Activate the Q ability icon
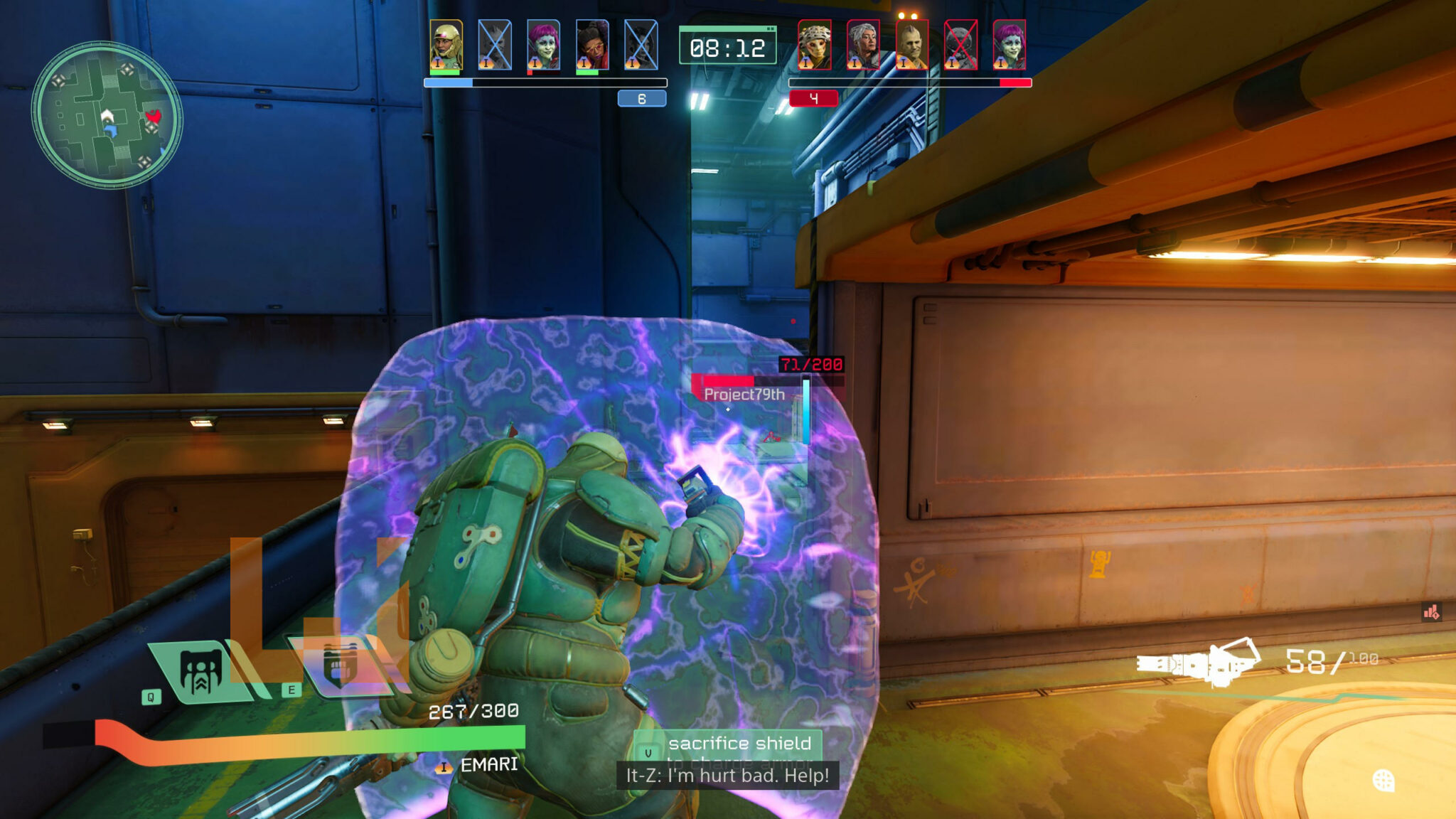1456x819 pixels. pos(200,672)
